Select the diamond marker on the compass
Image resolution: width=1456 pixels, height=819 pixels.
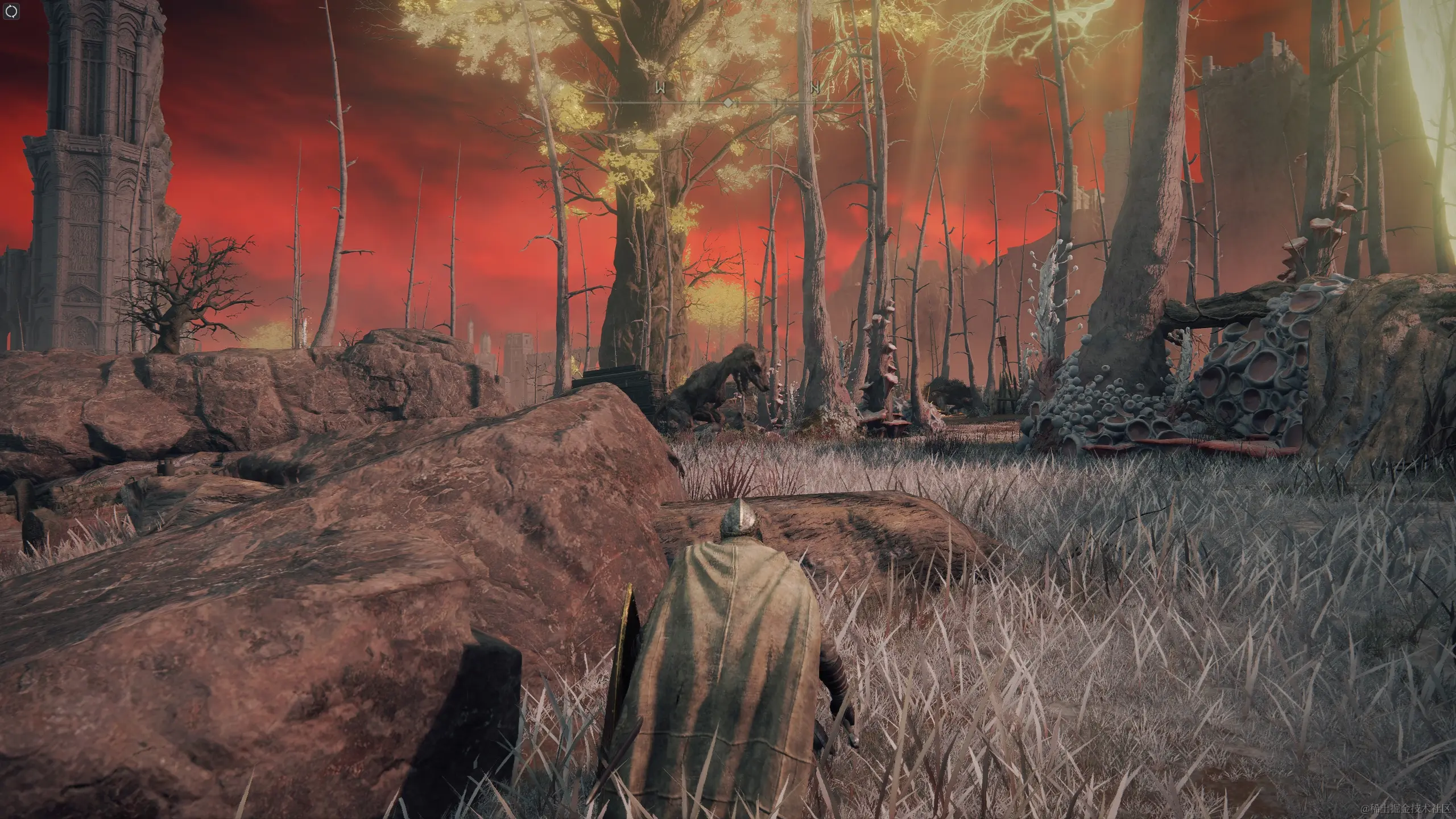tap(727, 102)
